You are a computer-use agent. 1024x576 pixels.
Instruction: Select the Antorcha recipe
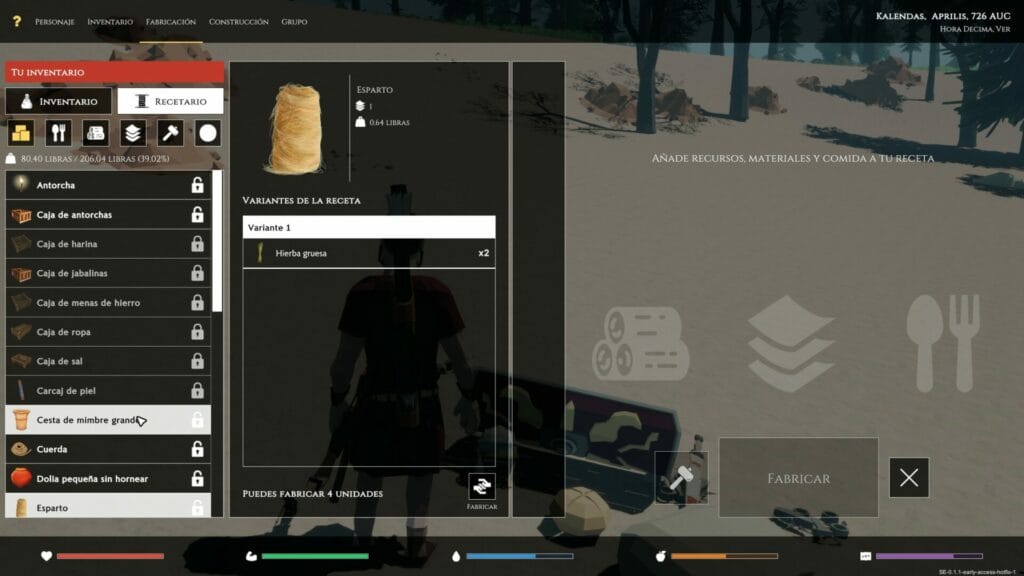point(108,185)
